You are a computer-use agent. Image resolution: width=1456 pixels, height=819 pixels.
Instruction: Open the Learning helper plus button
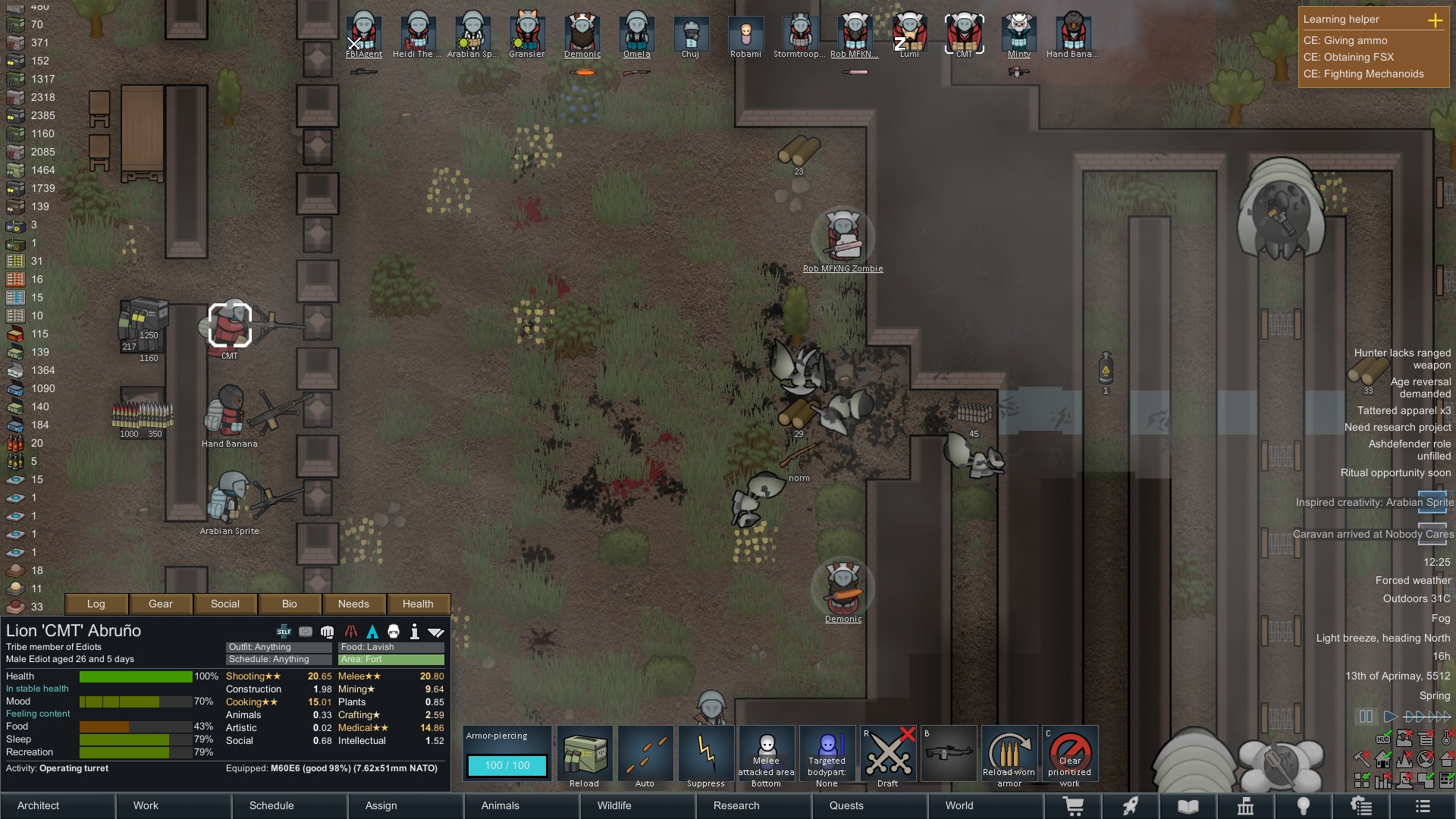[1435, 20]
